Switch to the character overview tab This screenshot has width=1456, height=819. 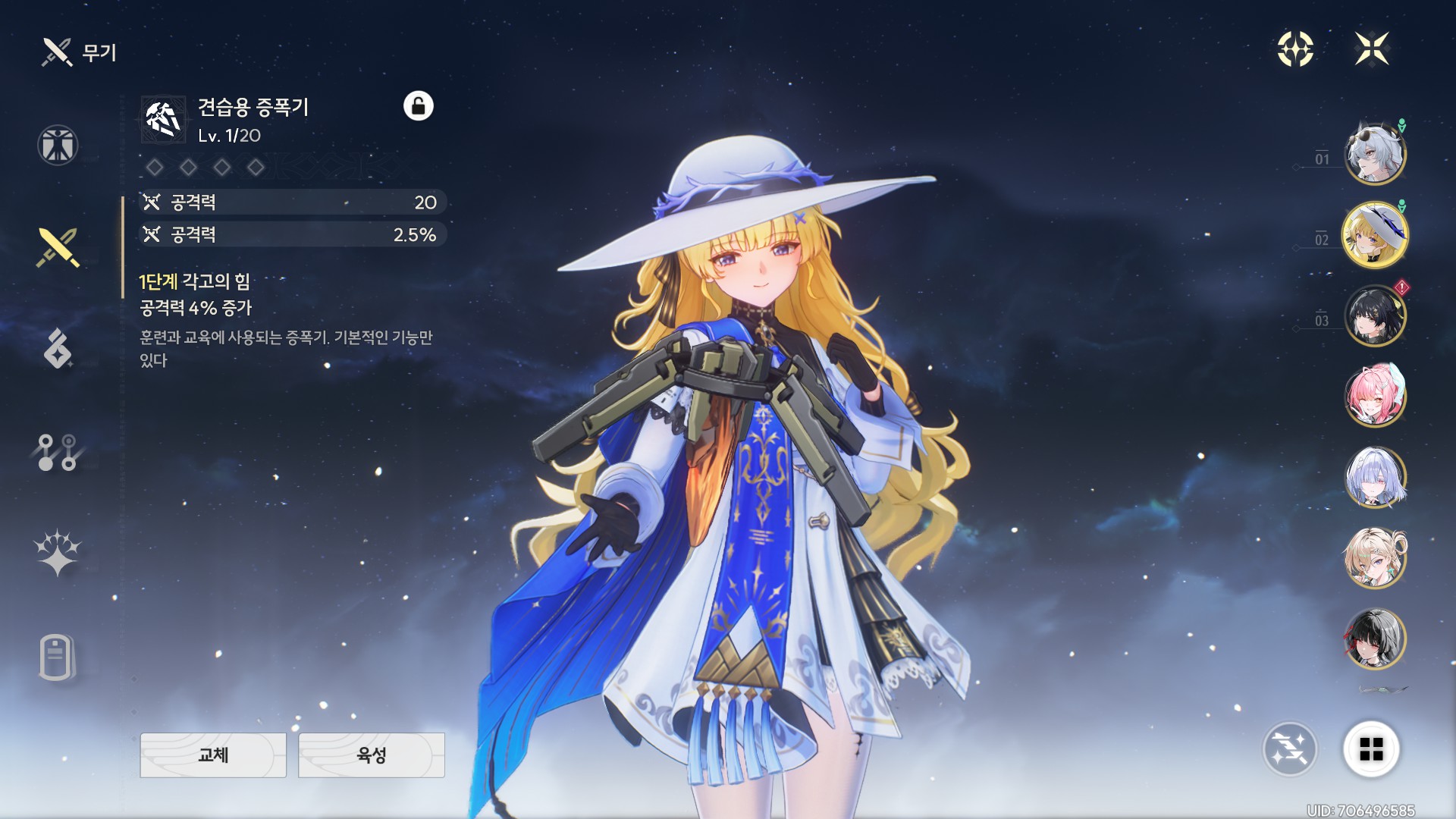58,145
